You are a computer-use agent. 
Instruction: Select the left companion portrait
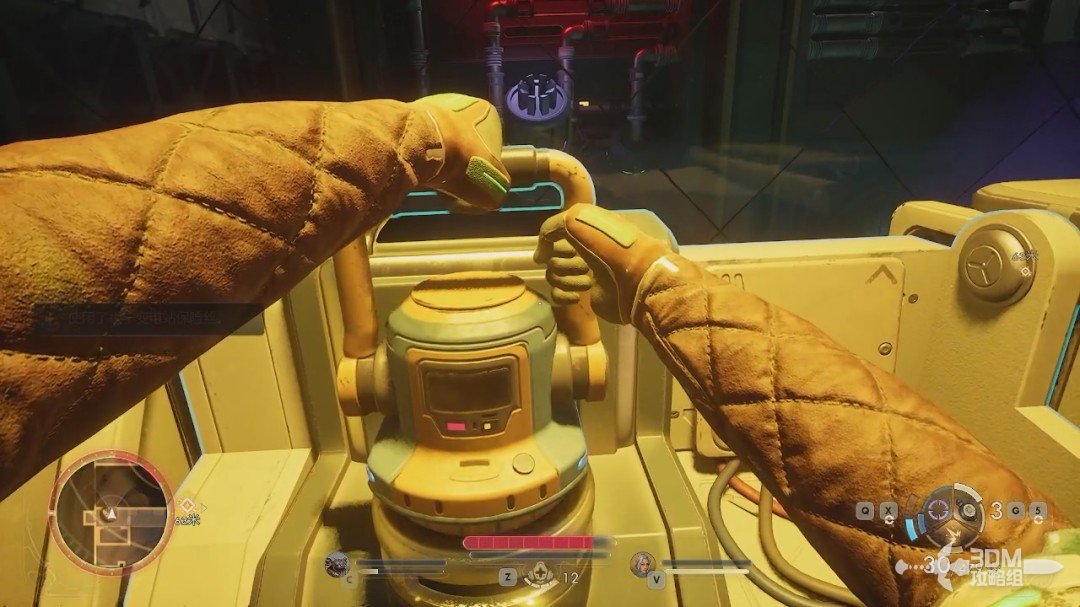pos(337,565)
